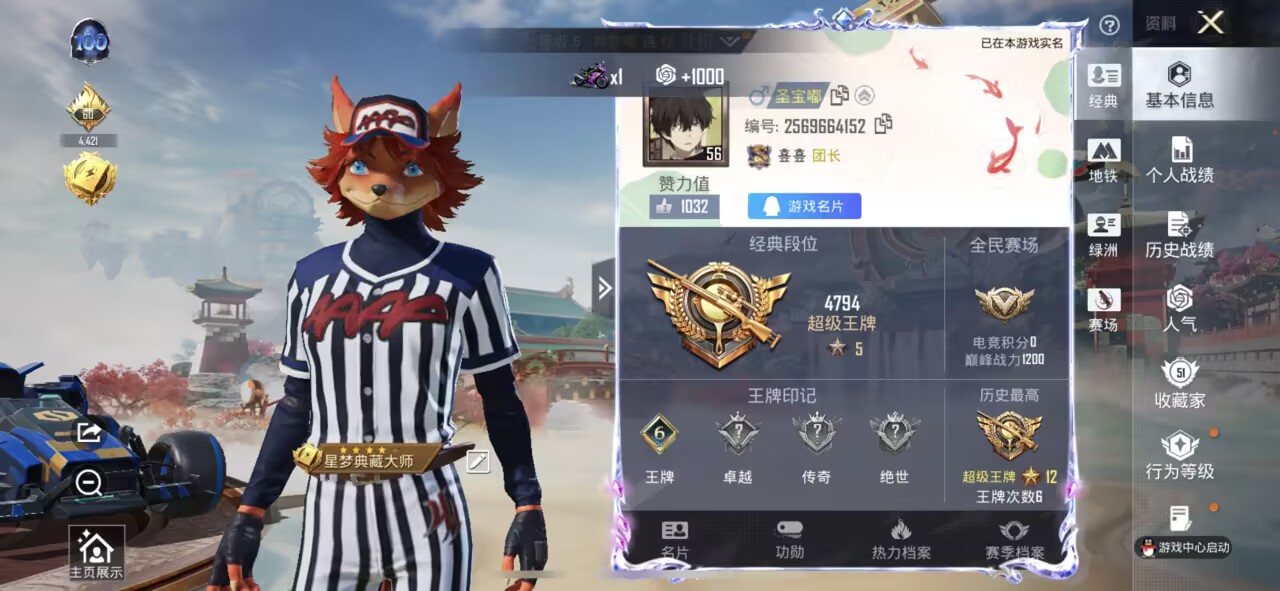Click the question mark help icon
This screenshot has width=1280, height=591.
coord(1109,26)
